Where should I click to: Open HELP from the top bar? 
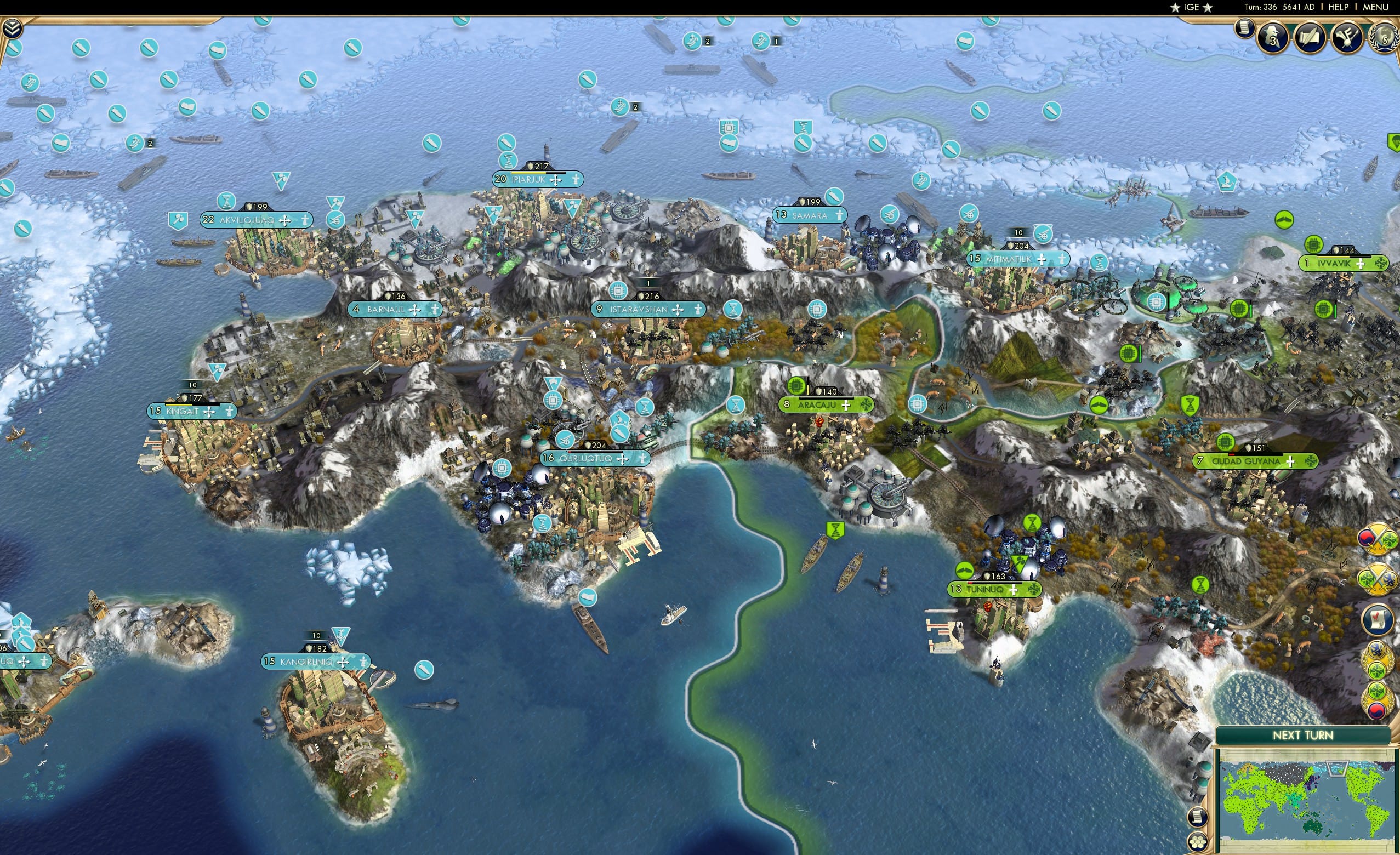pyautogui.click(x=1339, y=7)
